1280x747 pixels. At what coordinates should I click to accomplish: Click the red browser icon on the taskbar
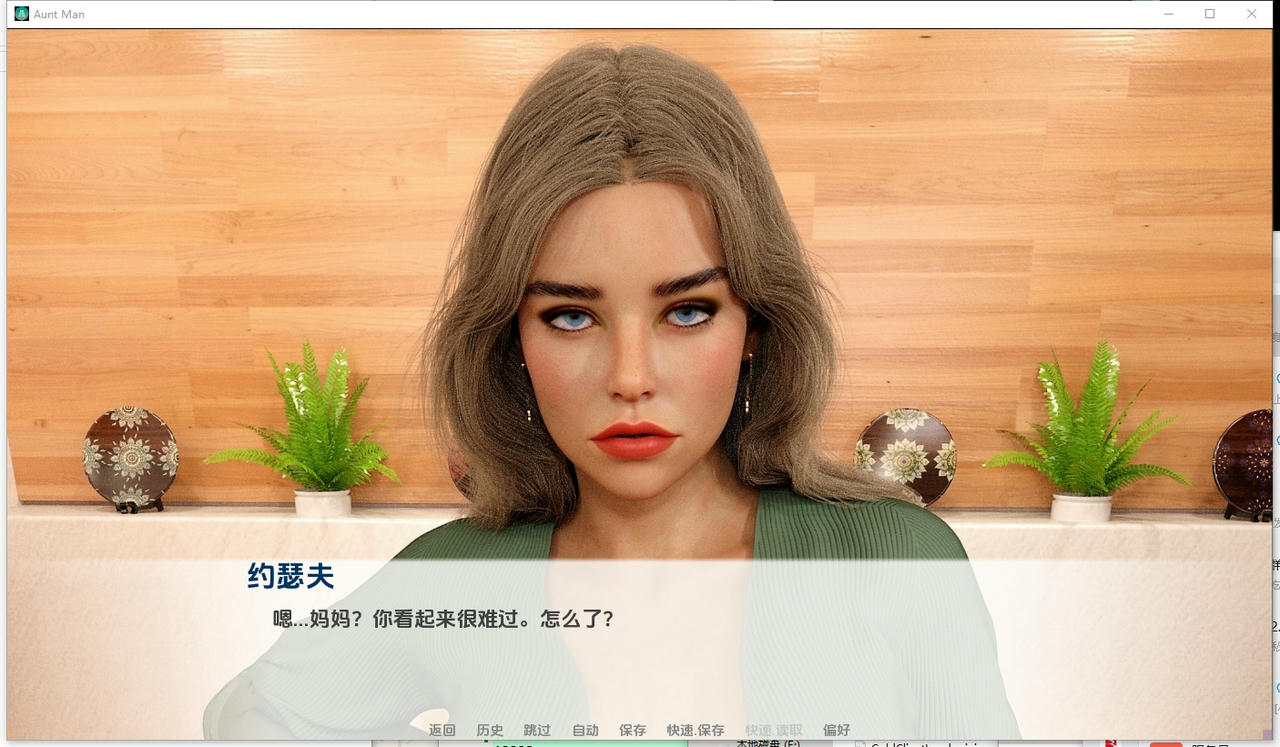point(1111,744)
